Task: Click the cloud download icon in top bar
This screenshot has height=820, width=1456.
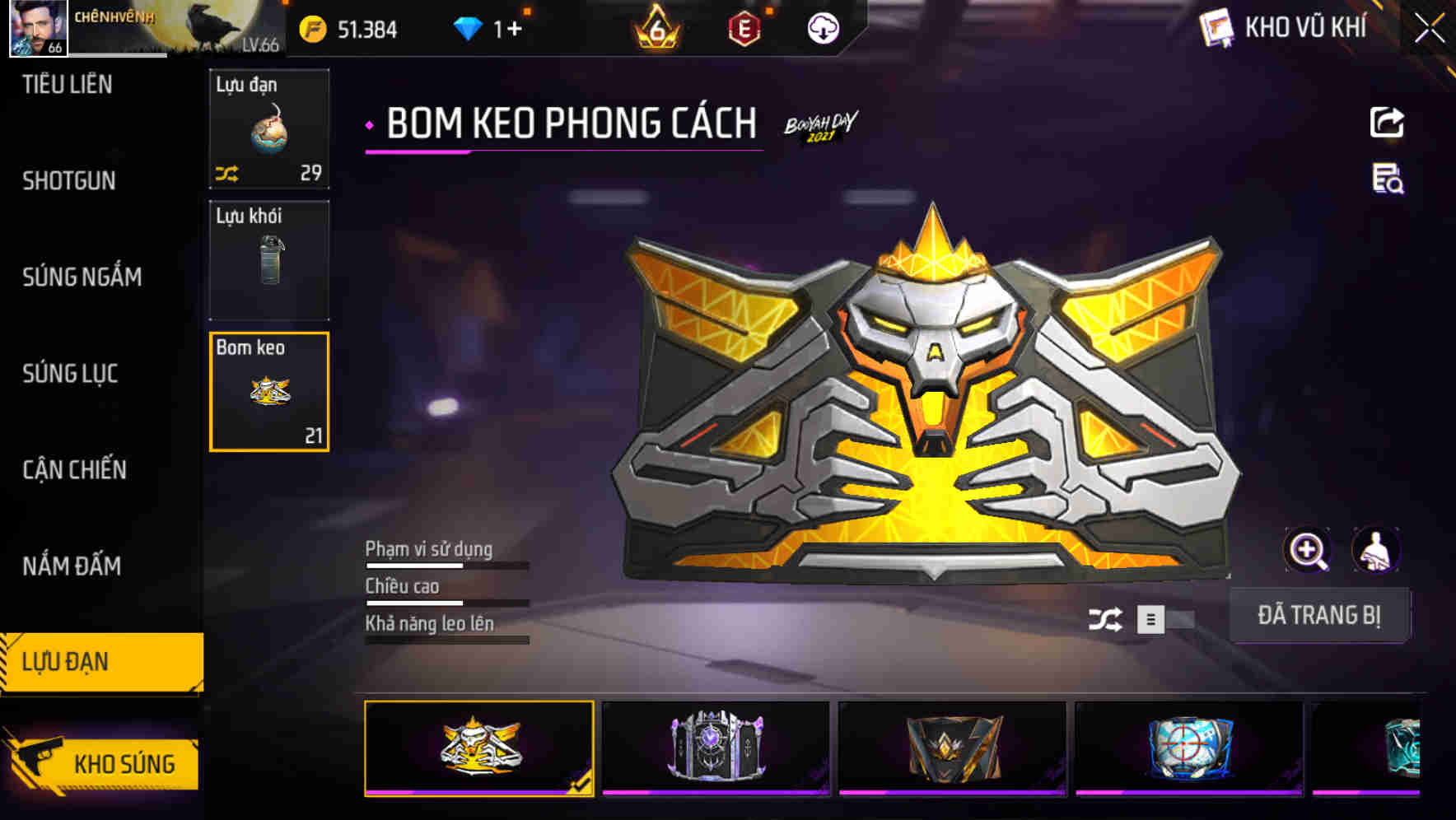Action: click(x=822, y=28)
